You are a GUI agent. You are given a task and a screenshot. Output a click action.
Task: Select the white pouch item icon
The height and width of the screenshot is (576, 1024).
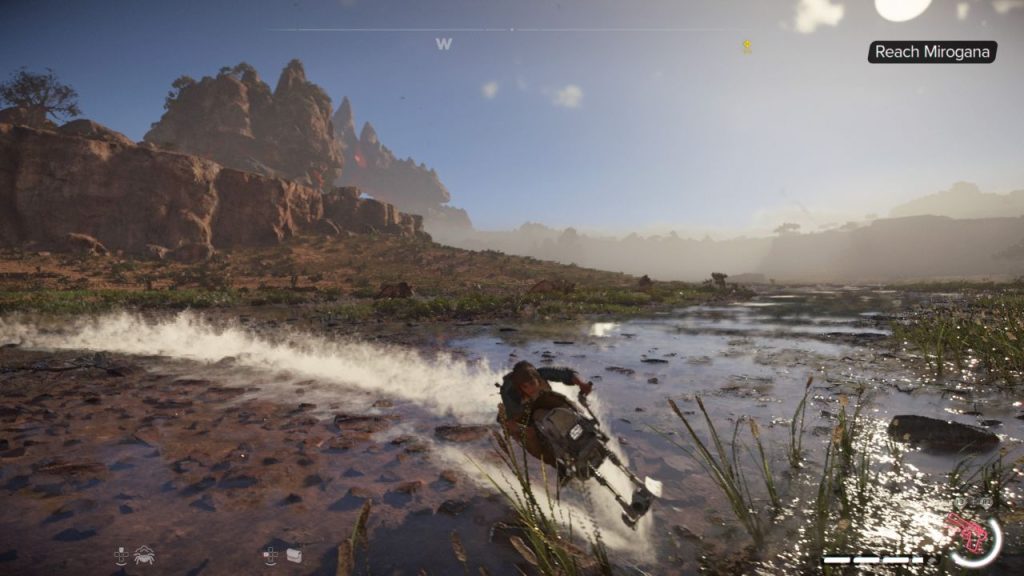pos(294,555)
